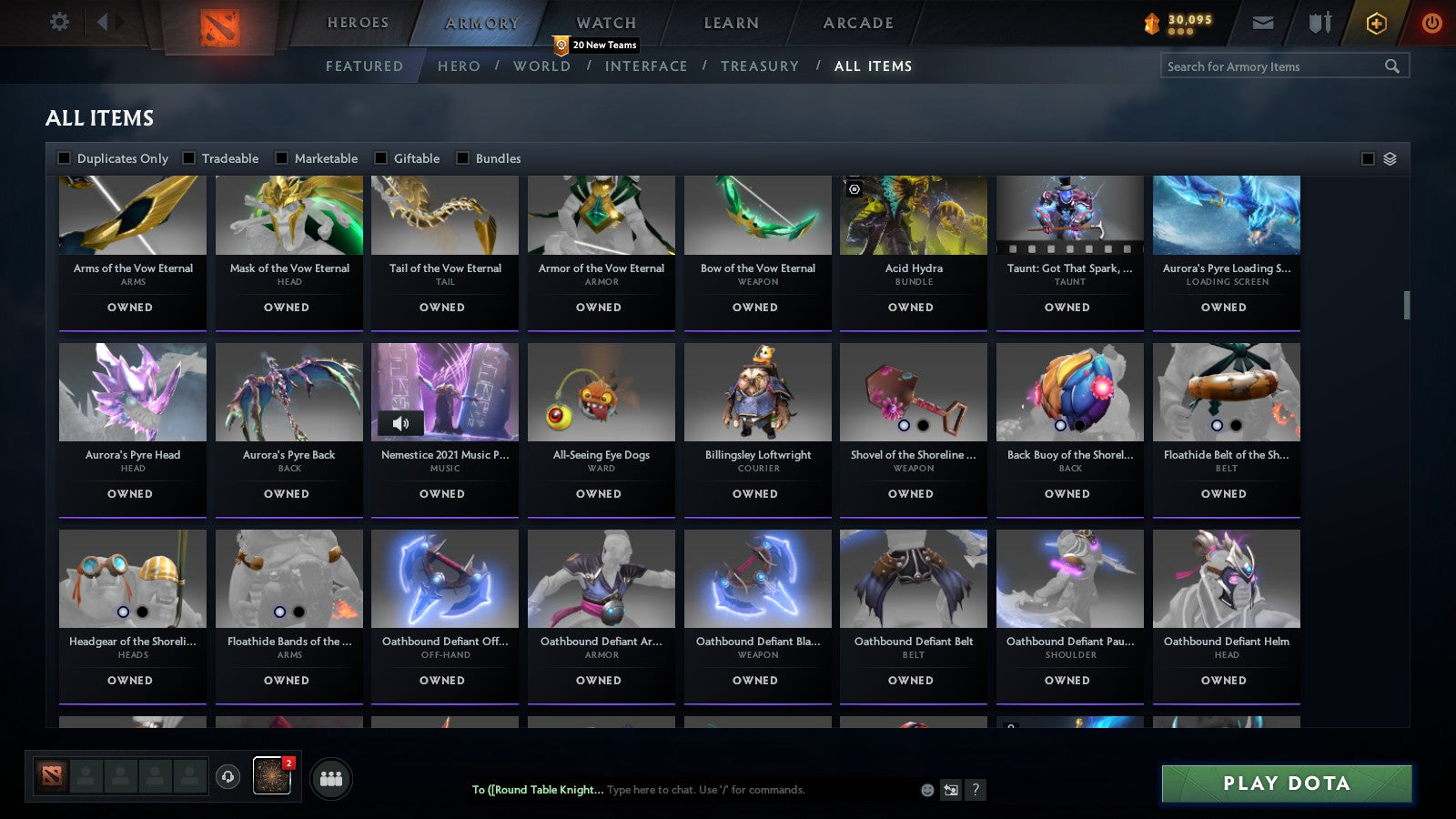Viewport: 1456px width, 819px height.
Task: Click the question mark help icon near chat
Action: [x=976, y=790]
